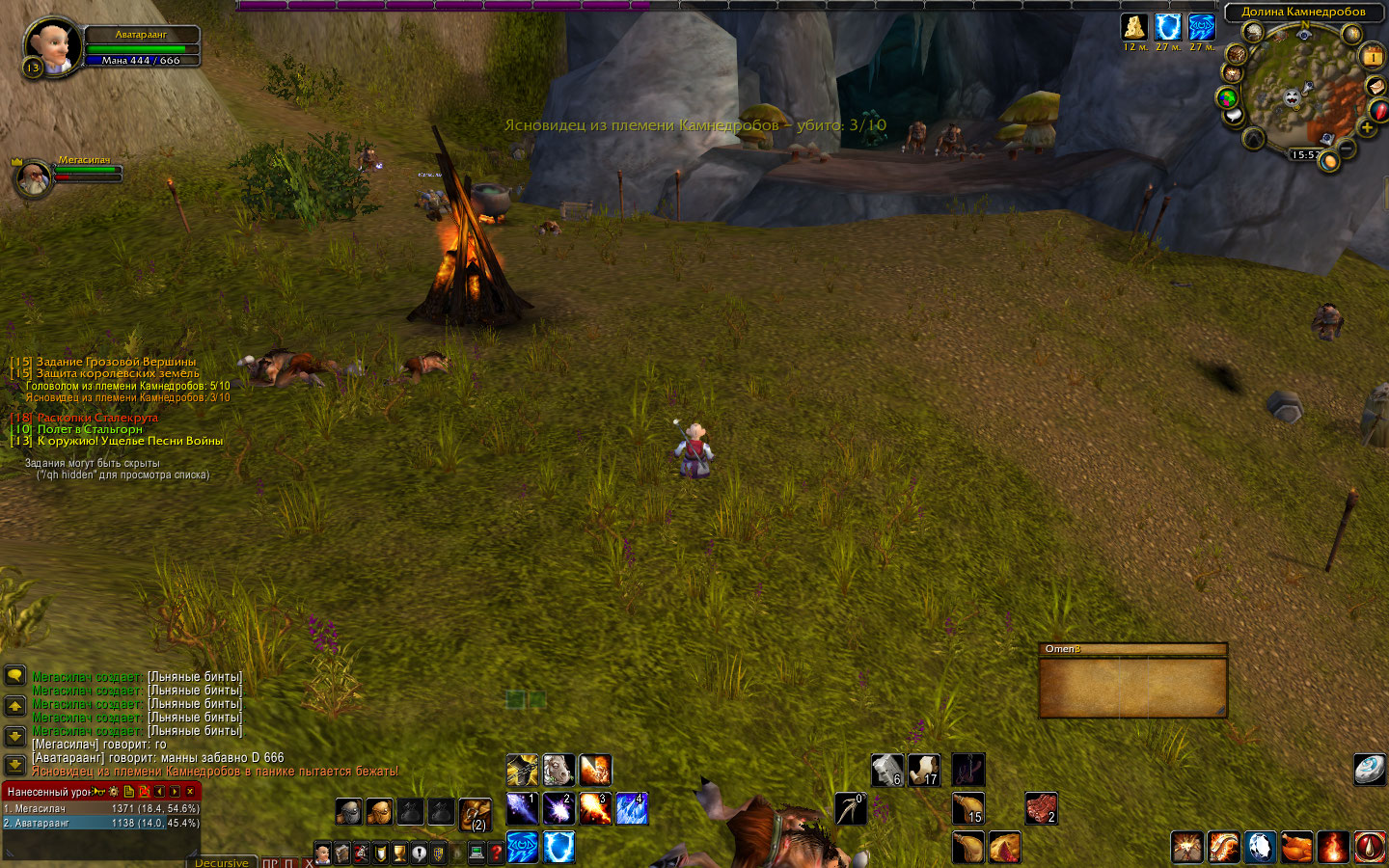Select party member Мегасилач's portrait
Image resolution: width=1389 pixels, height=868 pixels.
pyautogui.click(x=33, y=179)
